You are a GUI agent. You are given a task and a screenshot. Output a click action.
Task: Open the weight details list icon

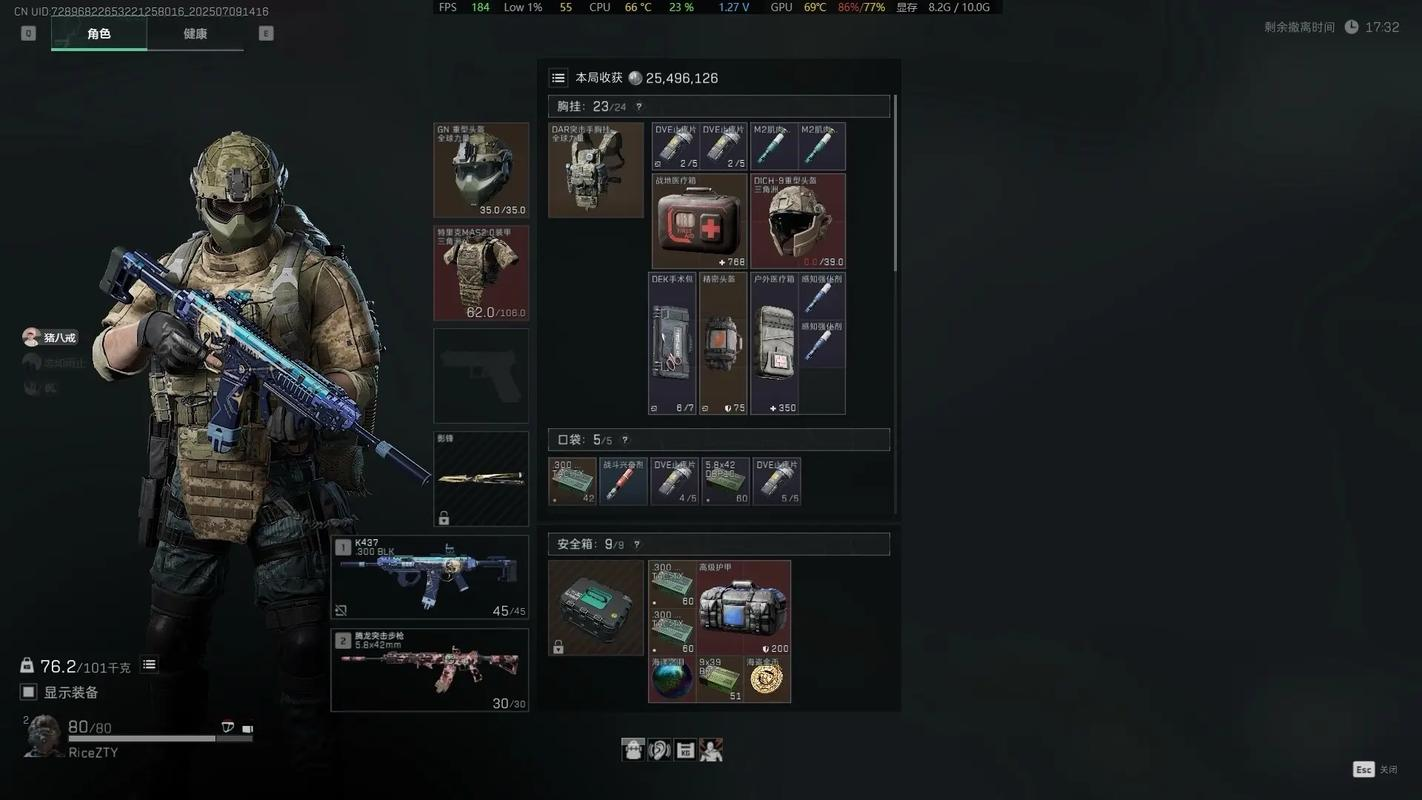click(x=149, y=665)
